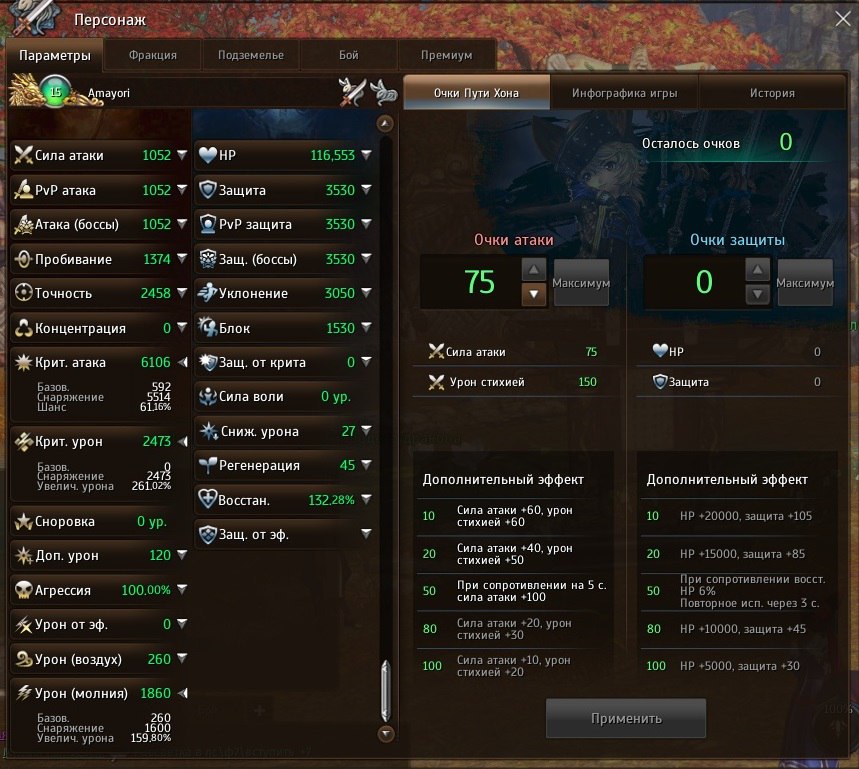This screenshot has width=859, height=769.
Task: Increase Очки атаки by one
Action: [535, 270]
